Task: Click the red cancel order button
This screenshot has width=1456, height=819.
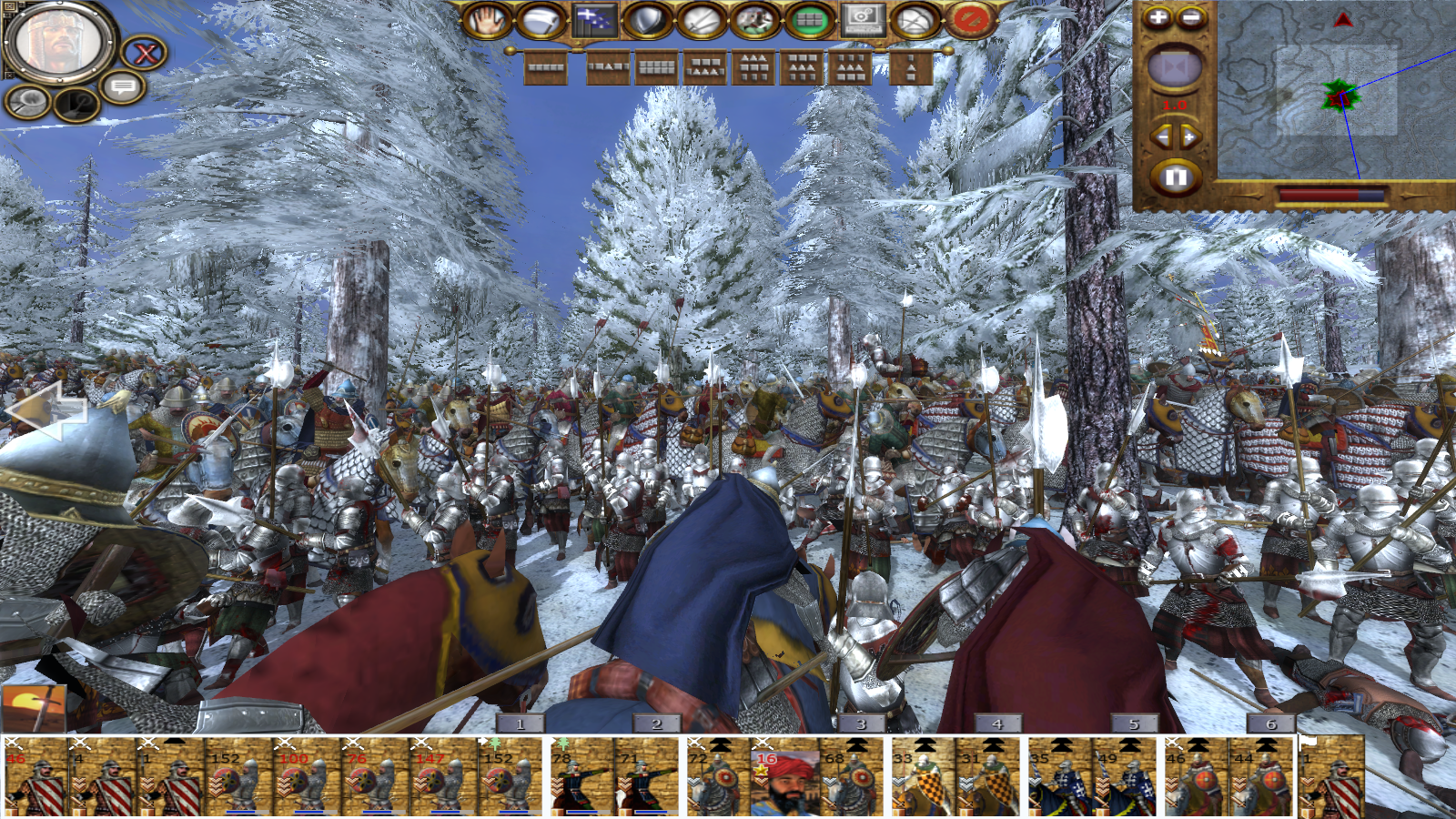Action: [x=970, y=20]
